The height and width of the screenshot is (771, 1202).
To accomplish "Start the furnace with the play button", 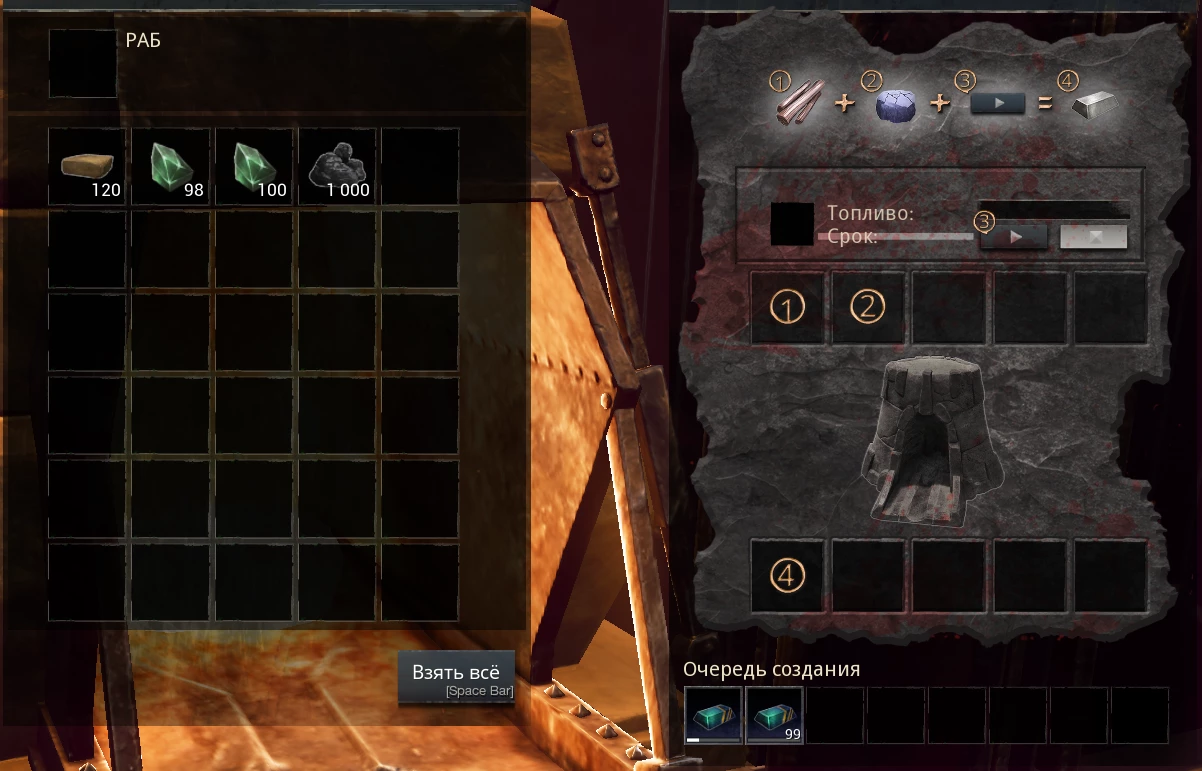I will tap(1013, 237).
